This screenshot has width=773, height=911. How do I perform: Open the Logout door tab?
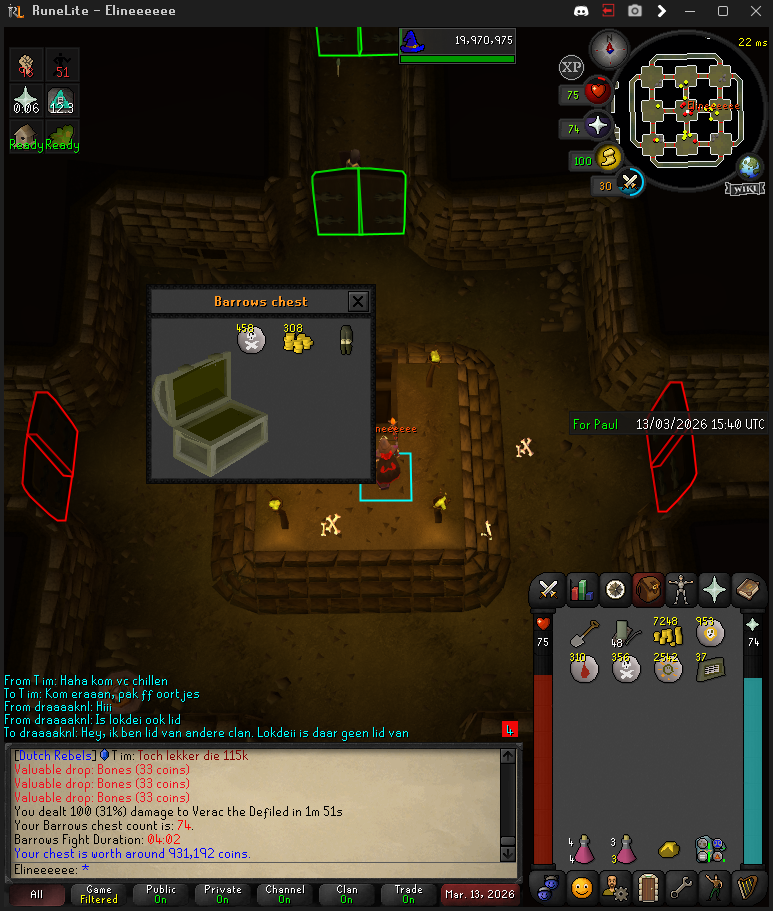coord(650,886)
